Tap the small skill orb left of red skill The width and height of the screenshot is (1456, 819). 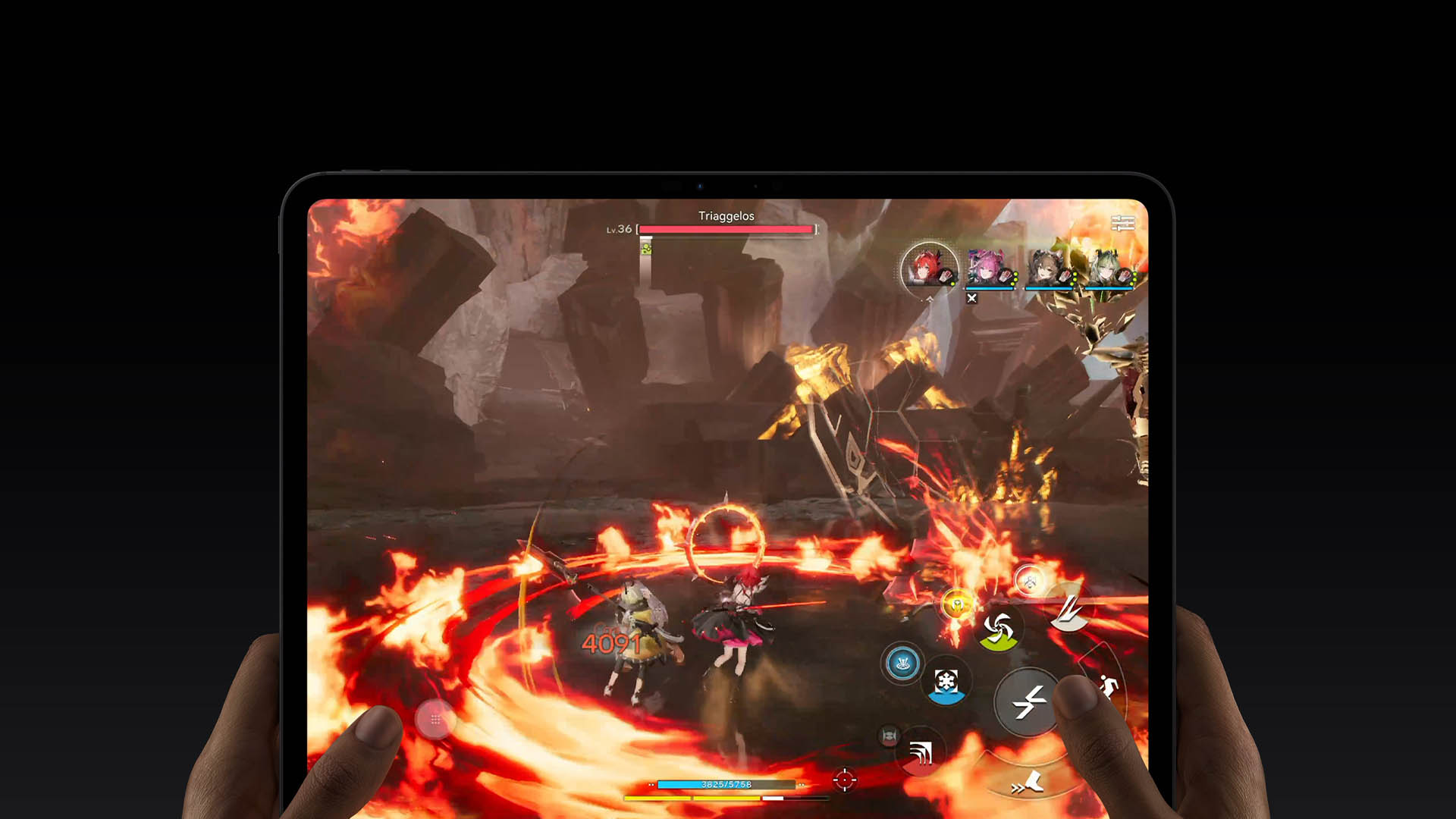pyautogui.click(x=889, y=735)
